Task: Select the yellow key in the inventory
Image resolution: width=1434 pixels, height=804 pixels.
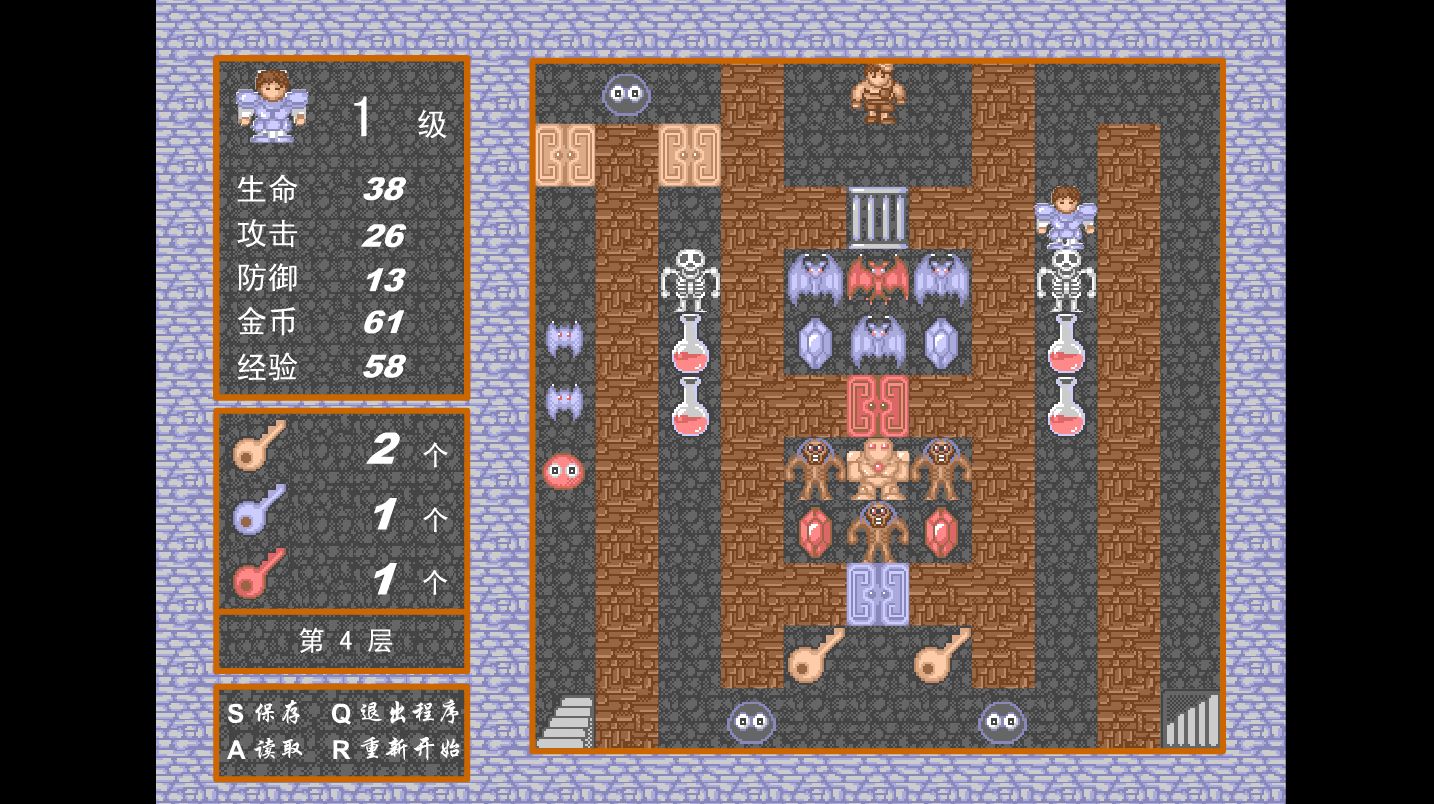Action: coord(259,446)
